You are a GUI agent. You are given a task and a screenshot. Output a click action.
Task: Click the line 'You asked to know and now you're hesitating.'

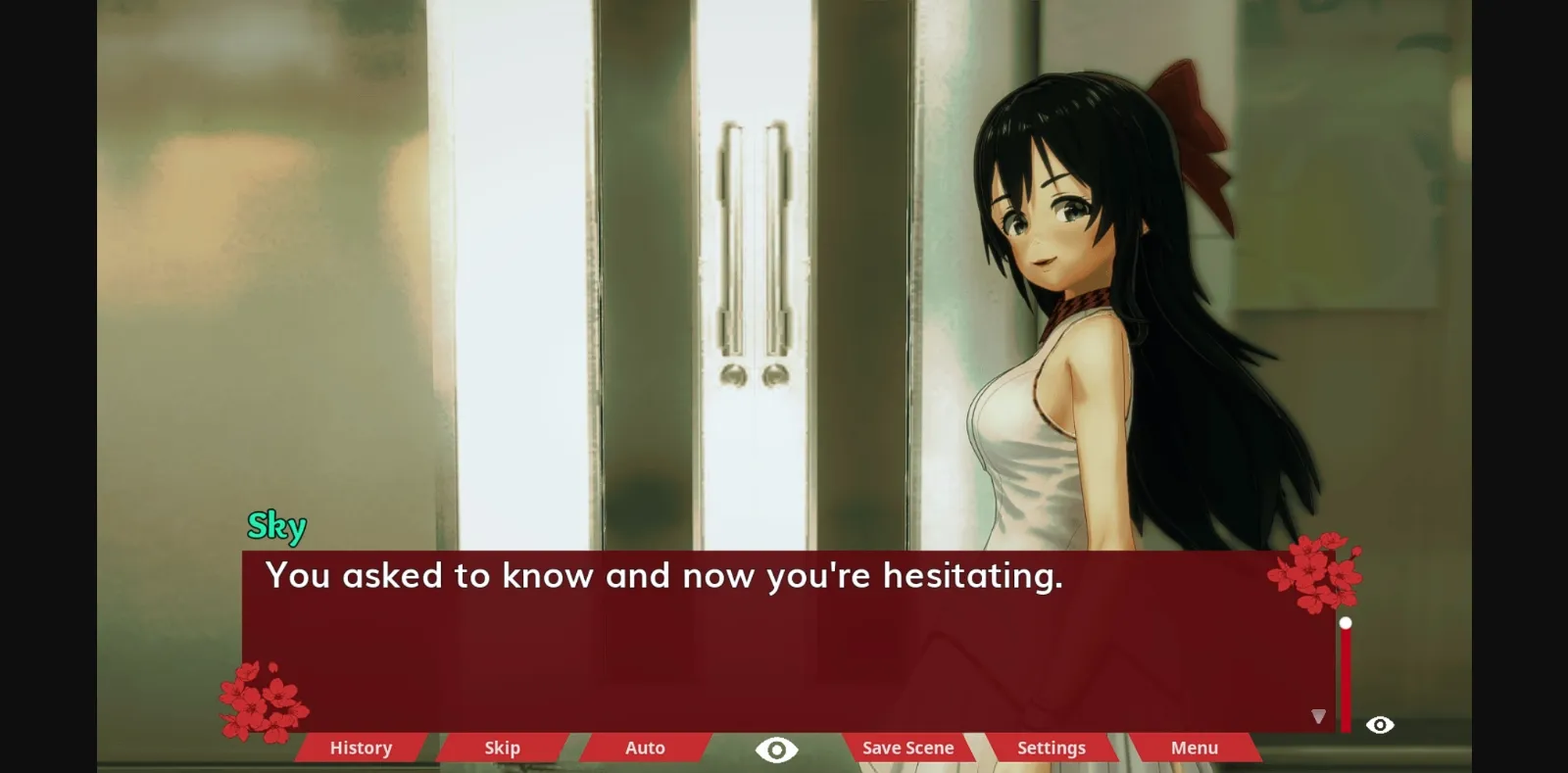[x=664, y=576]
